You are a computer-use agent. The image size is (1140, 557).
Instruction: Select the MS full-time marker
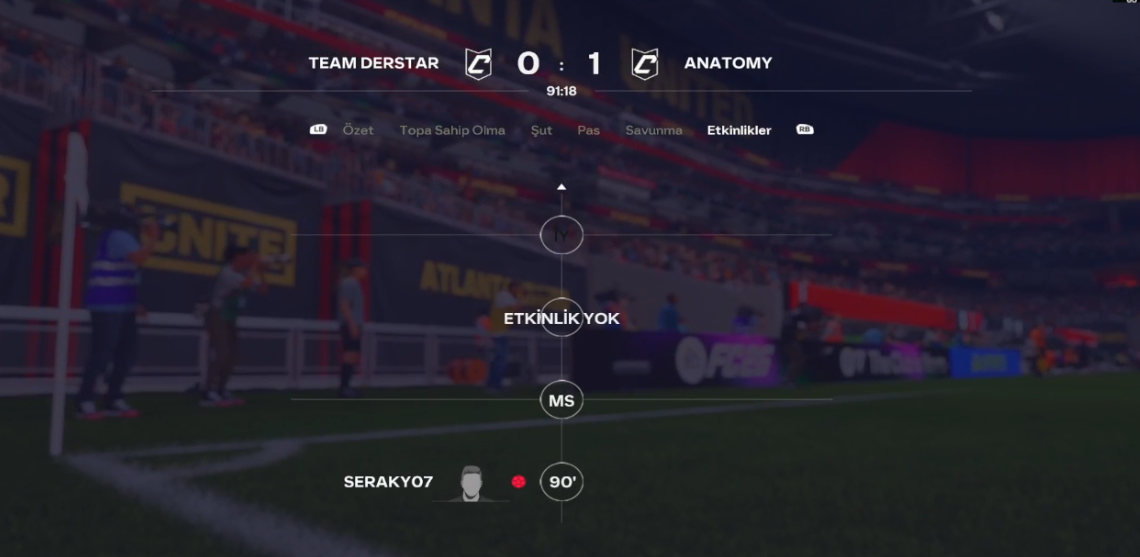click(x=561, y=401)
